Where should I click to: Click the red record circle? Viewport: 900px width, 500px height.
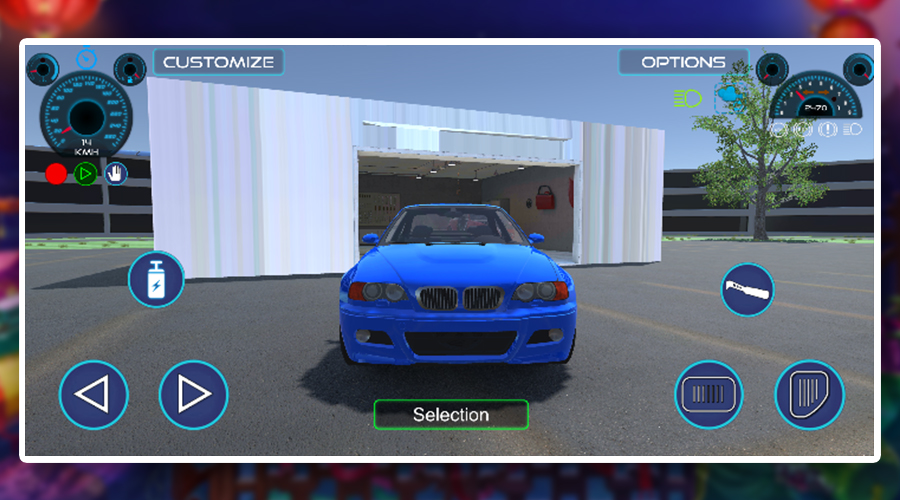56,174
